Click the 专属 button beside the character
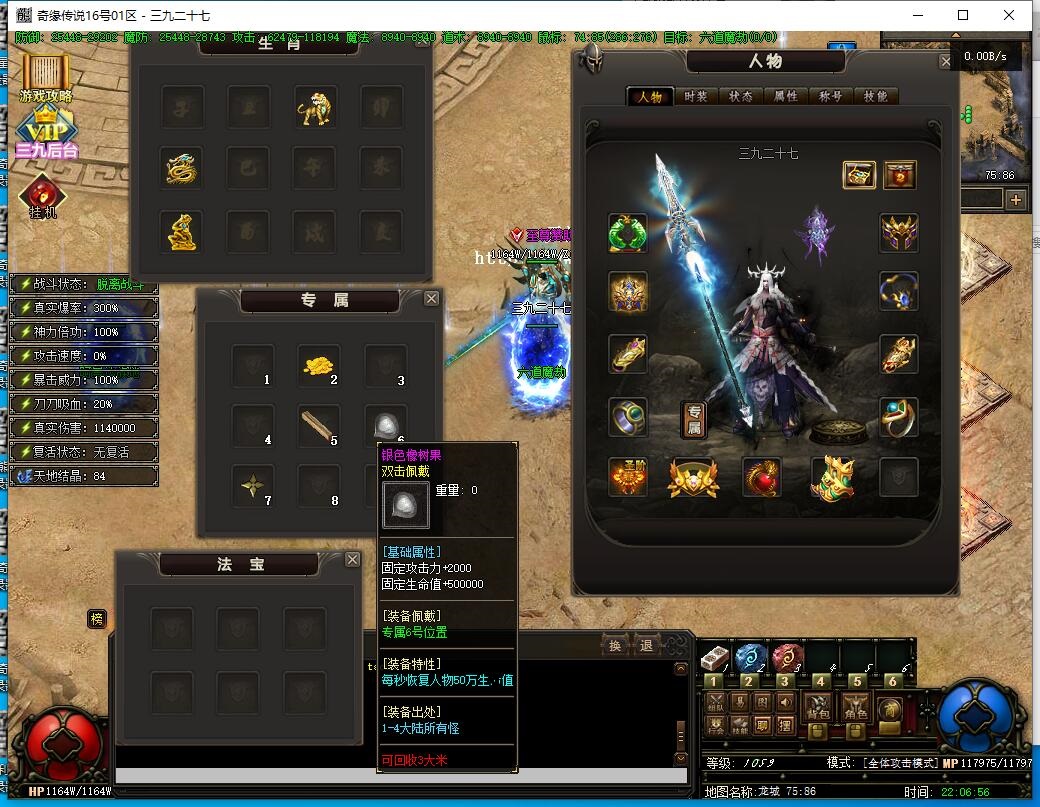 pos(694,420)
